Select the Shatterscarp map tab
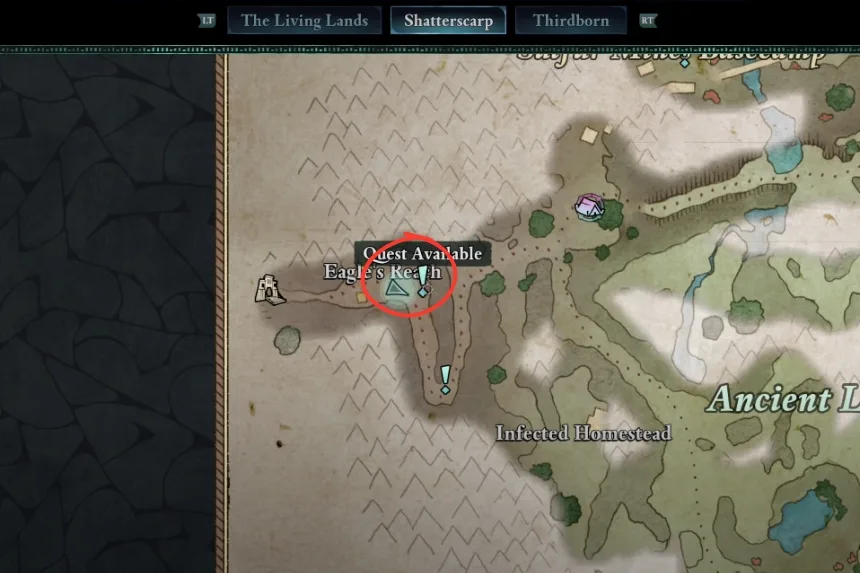This screenshot has height=573, width=860. point(448,21)
